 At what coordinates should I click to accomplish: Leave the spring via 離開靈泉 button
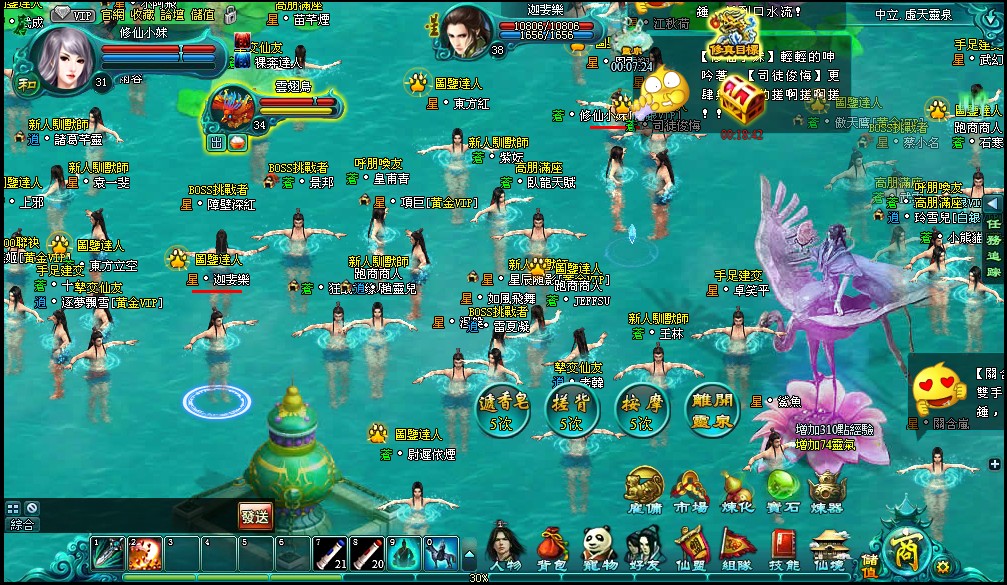(x=712, y=409)
